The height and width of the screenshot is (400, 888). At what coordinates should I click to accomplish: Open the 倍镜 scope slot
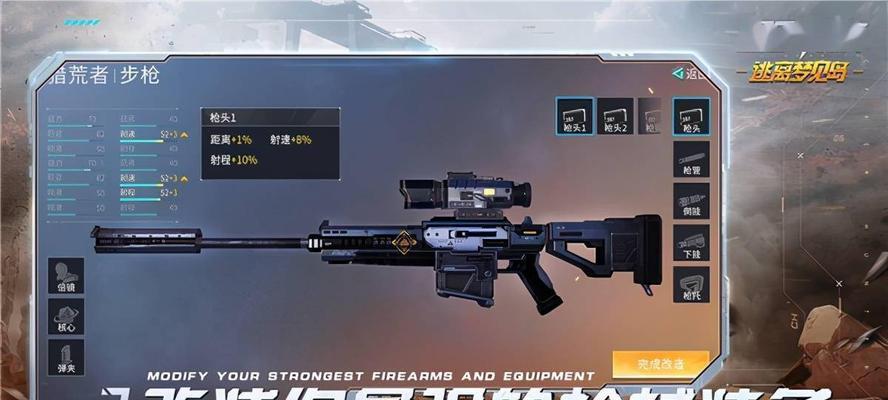pyautogui.click(x=66, y=276)
